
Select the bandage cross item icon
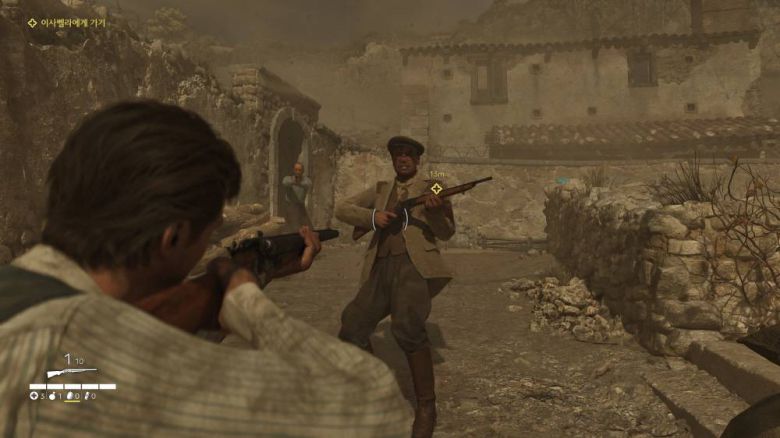click(x=34, y=396)
